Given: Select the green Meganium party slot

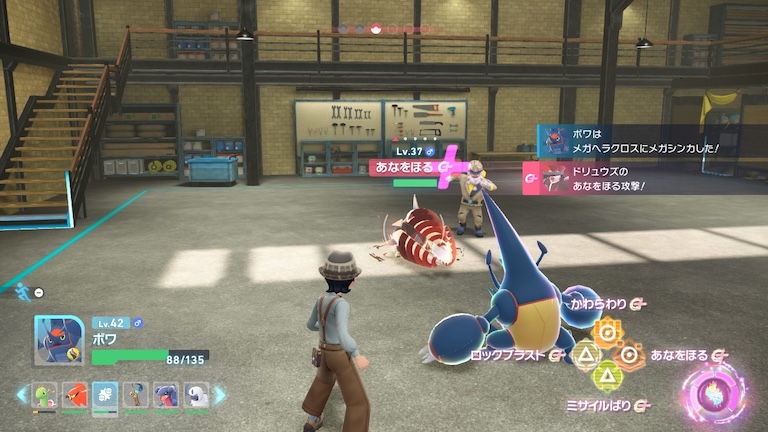Looking at the screenshot, I should (44, 396).
